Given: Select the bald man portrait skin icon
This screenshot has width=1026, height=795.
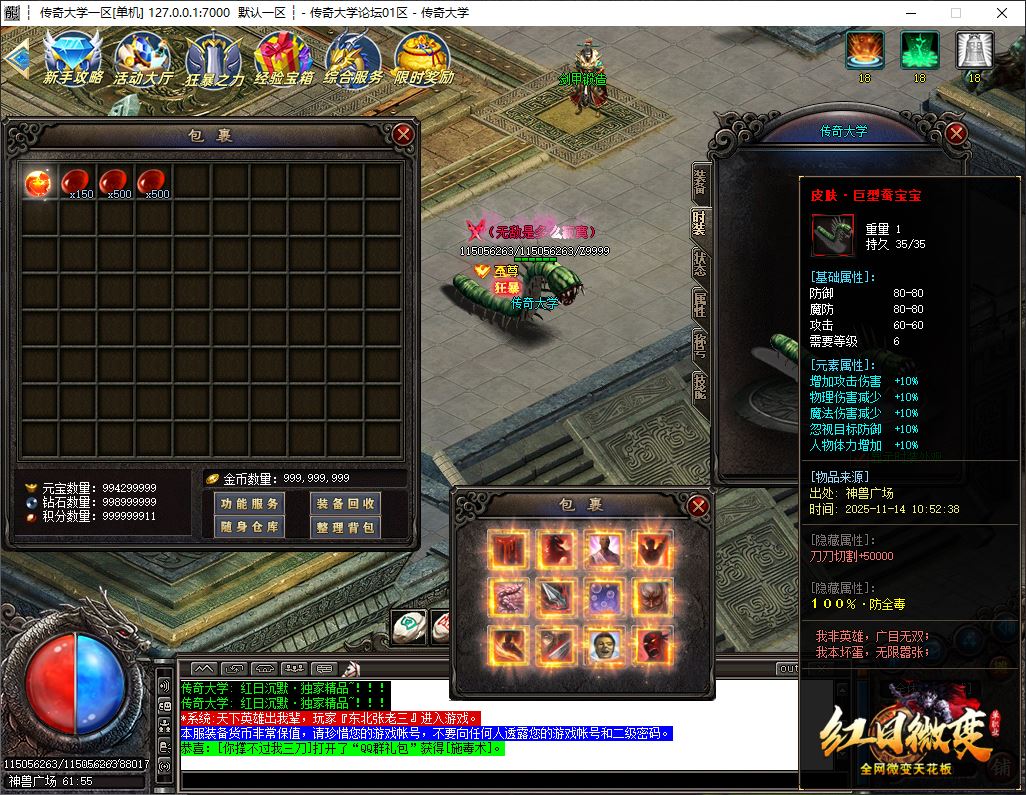Looking at the screenshot, I should pyautogui.click(x=603, y=644).
